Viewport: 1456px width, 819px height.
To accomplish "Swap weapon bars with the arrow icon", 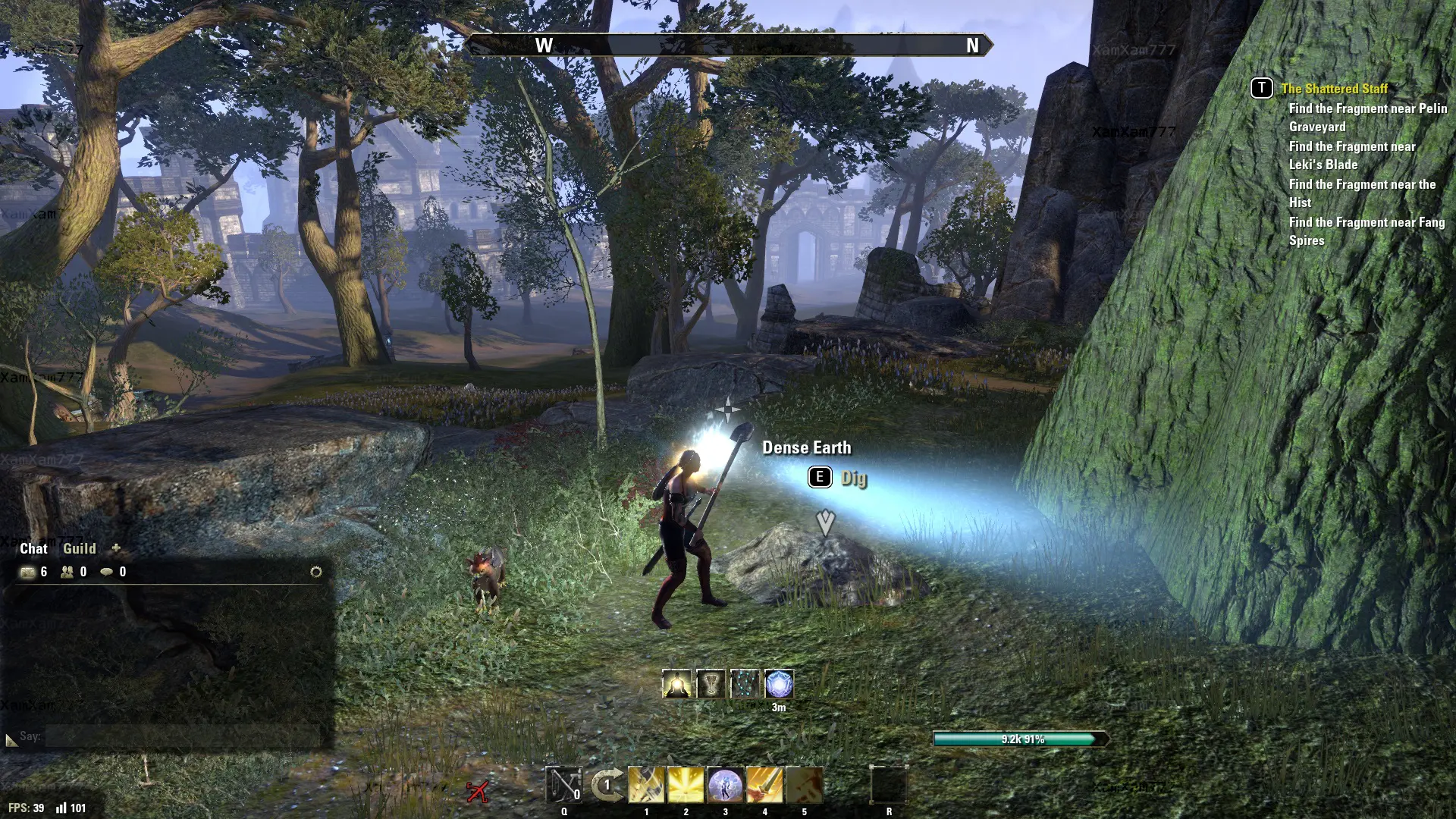I will (x=607, y=785).
